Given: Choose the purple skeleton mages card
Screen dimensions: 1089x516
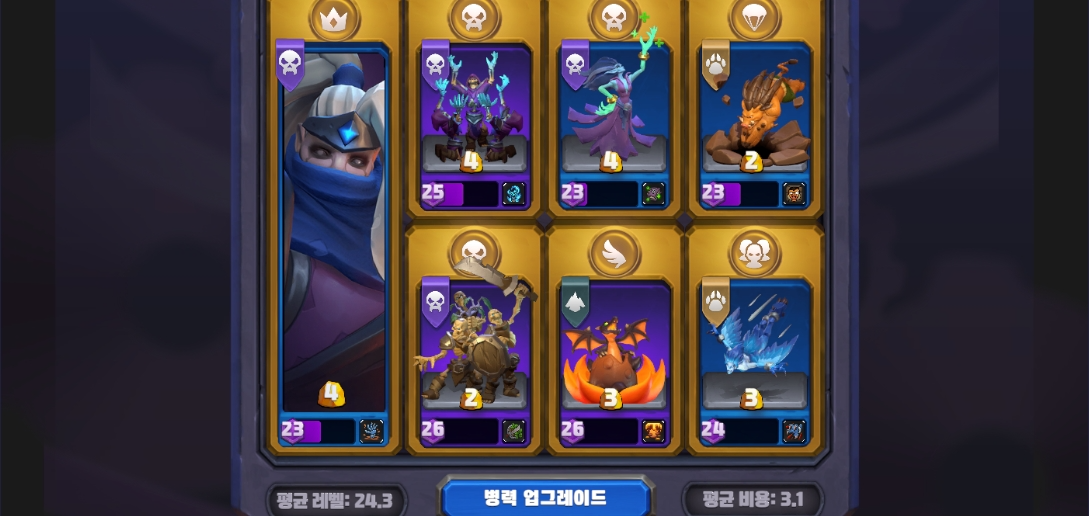Looking at the screenshot, I should click(x=475, y=115).
